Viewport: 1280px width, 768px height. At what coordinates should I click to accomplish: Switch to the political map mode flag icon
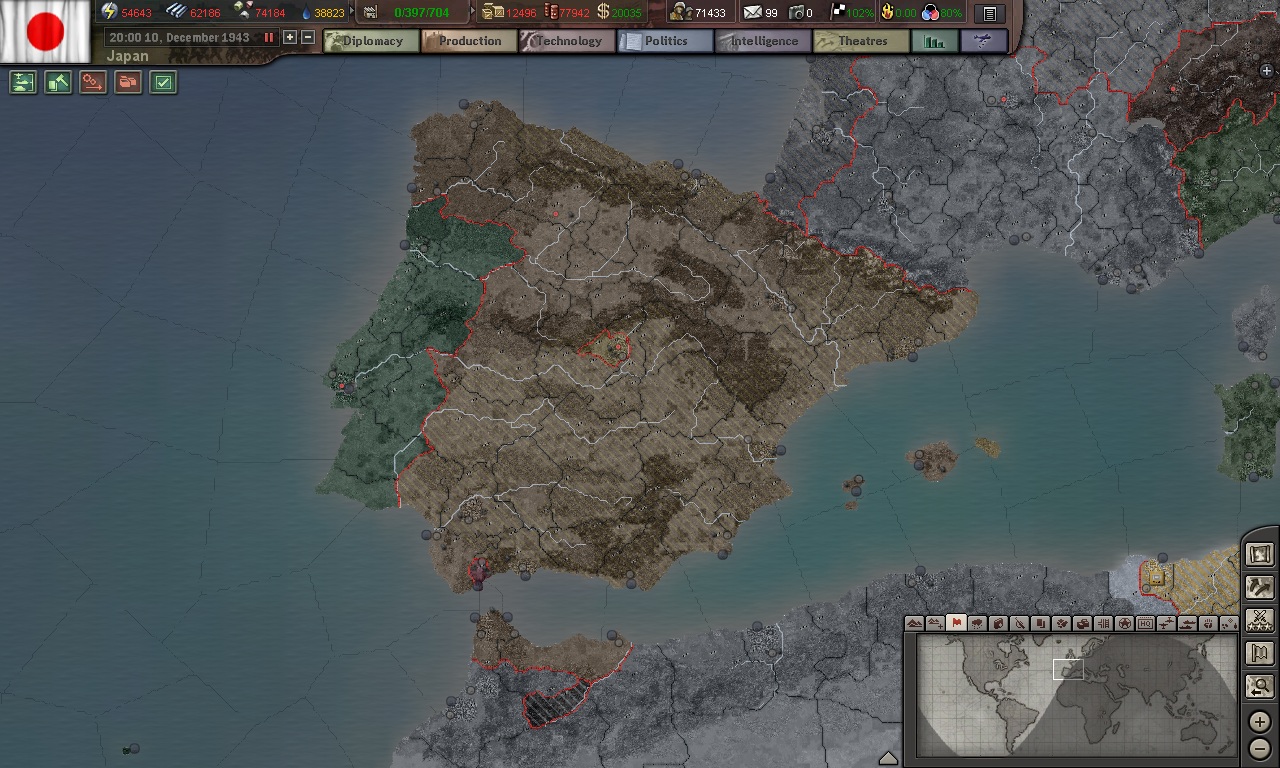tap(956, 623)
